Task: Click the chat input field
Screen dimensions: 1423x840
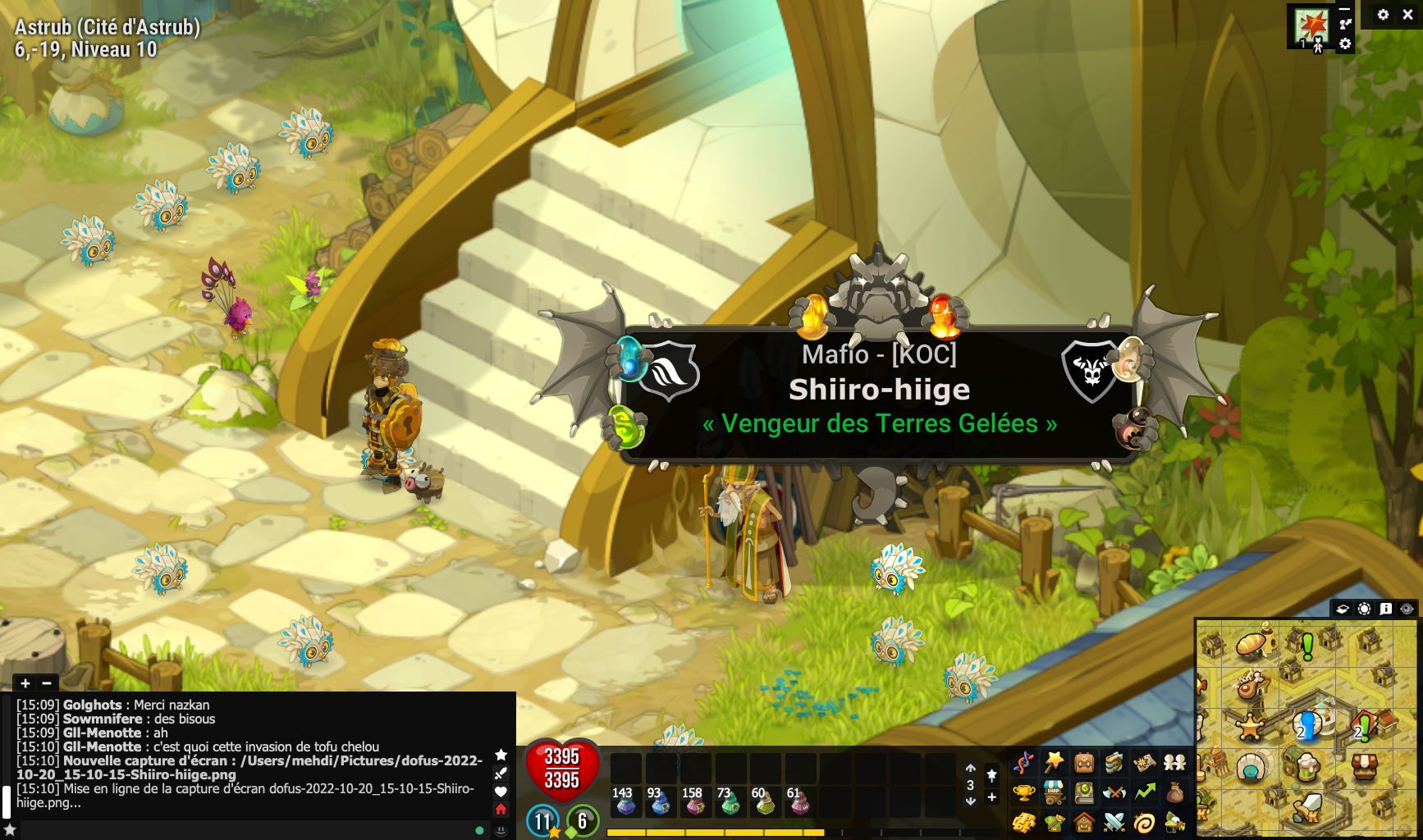Action: [x=246, y=830]
